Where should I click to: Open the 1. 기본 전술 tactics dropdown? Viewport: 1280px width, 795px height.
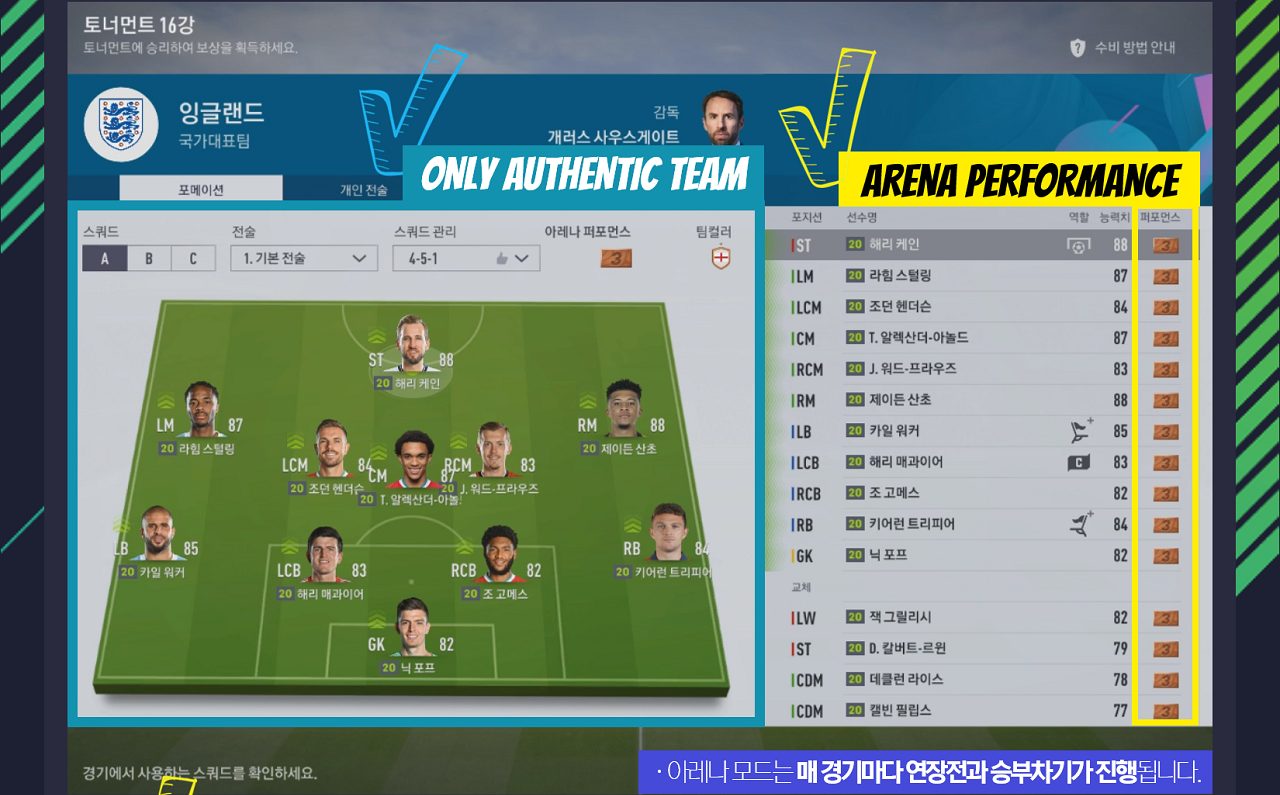pyautogui.click(x=304, y=258)
